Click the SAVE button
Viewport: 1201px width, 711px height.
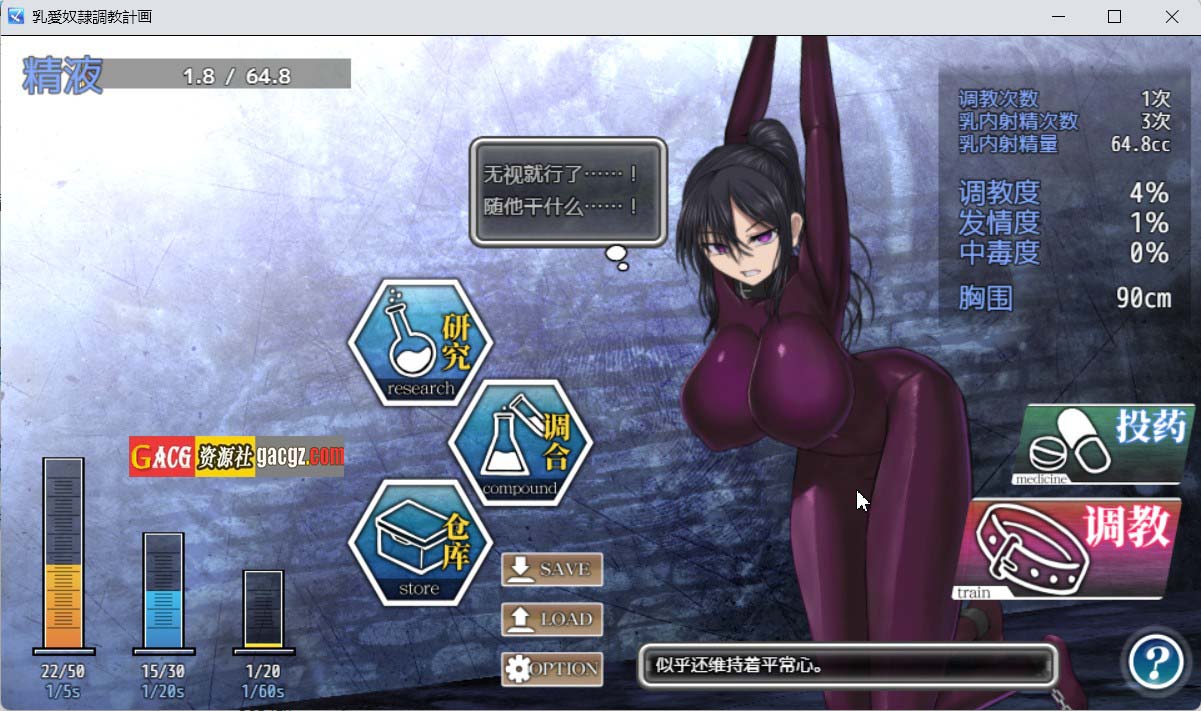pos(552,569)
